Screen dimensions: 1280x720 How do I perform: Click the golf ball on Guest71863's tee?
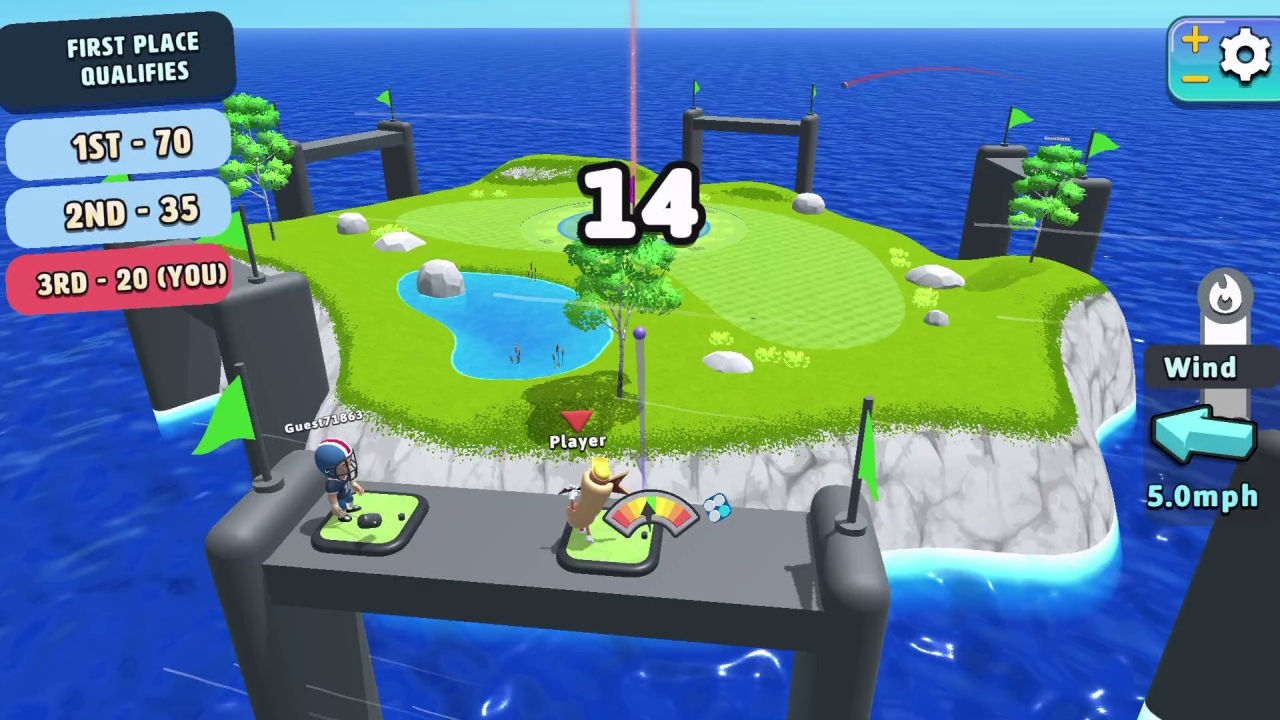pyautogui.click(x=370, y=520)
